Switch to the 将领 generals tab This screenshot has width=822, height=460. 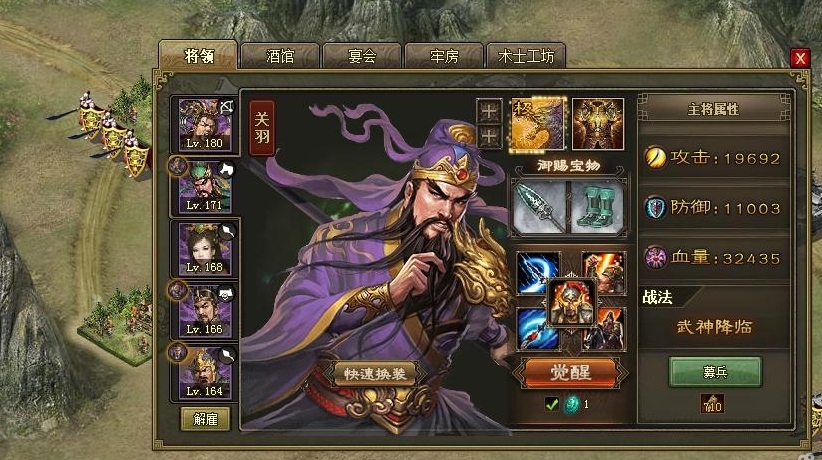click(198, 55)
